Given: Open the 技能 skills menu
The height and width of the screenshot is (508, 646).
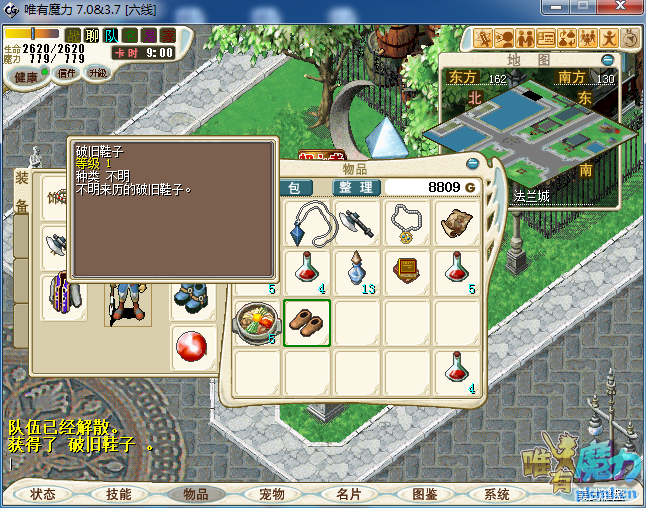Looking at the screenshot, I should point(119,494).
